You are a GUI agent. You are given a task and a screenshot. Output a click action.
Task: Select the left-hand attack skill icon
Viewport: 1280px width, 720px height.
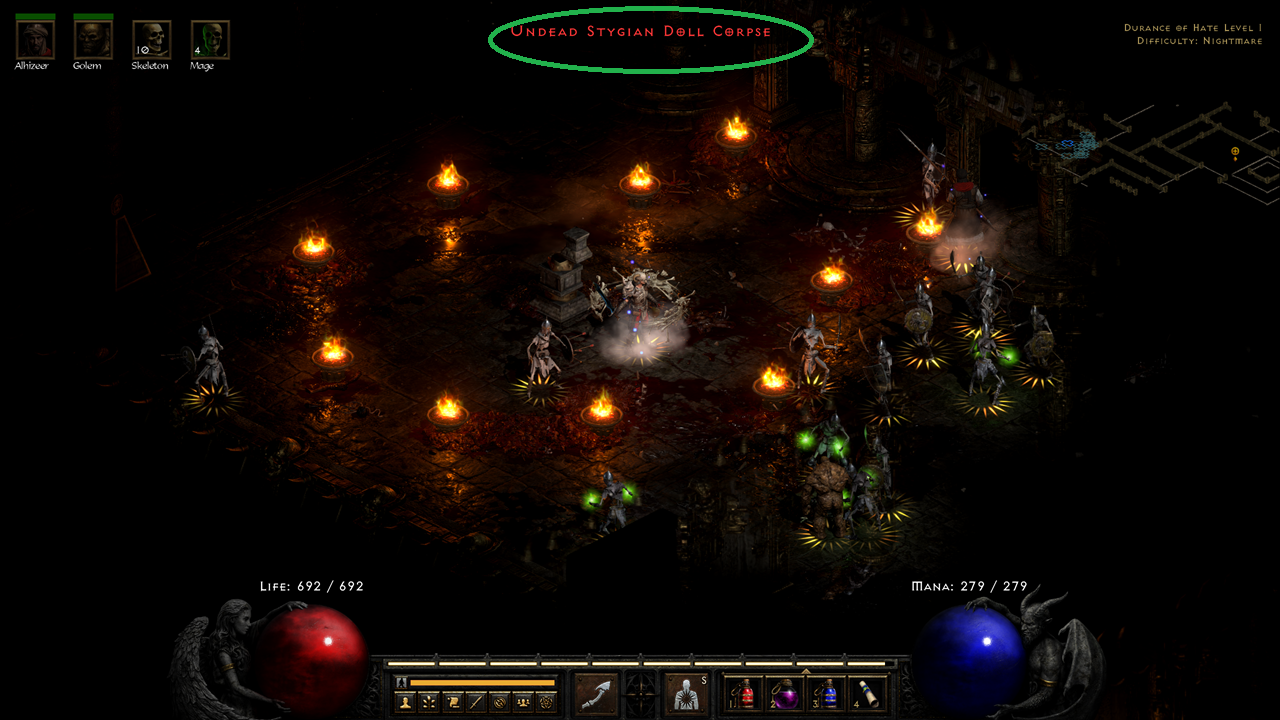595,692
